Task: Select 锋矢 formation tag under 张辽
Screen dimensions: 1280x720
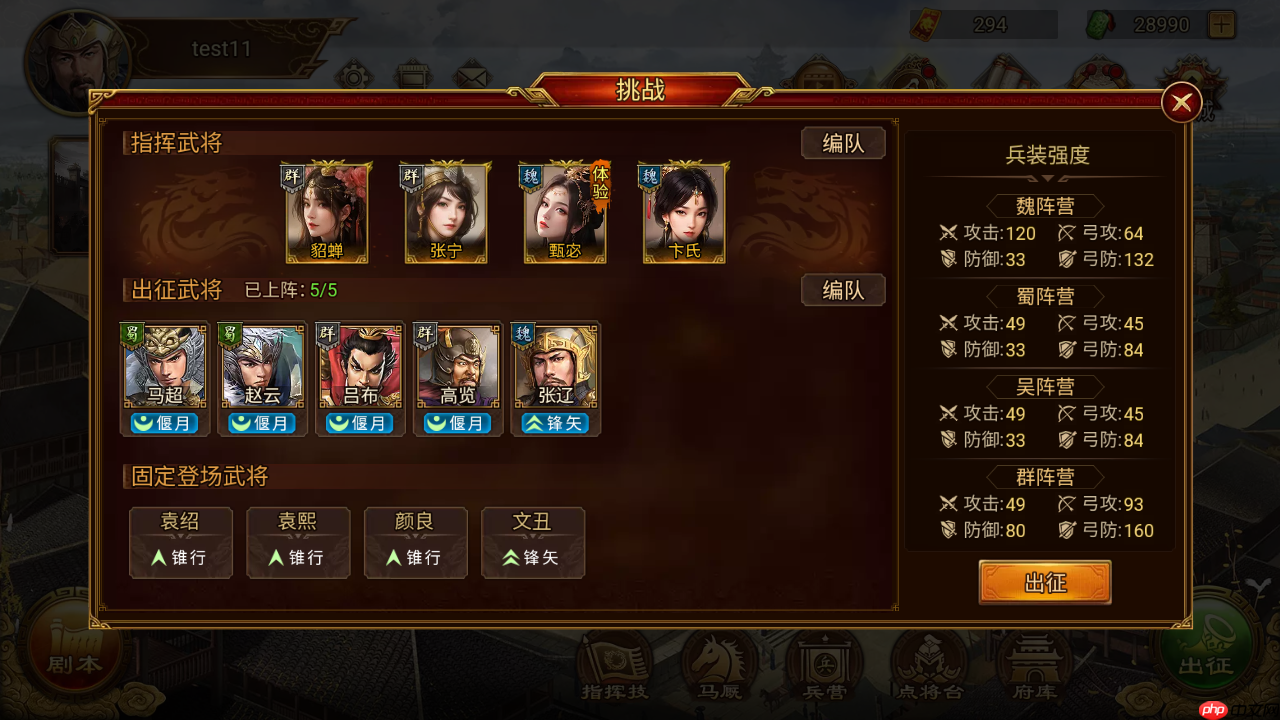Action: tap(554, 423)
